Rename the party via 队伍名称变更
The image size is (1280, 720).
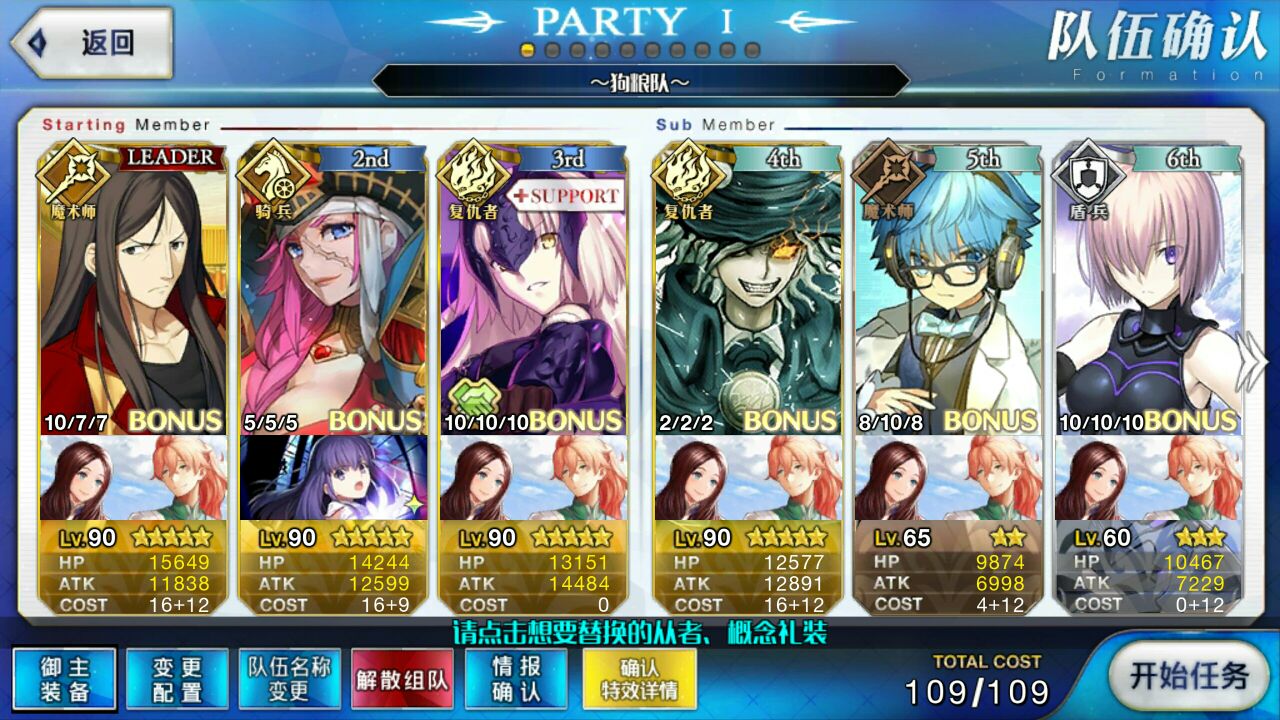289,680
